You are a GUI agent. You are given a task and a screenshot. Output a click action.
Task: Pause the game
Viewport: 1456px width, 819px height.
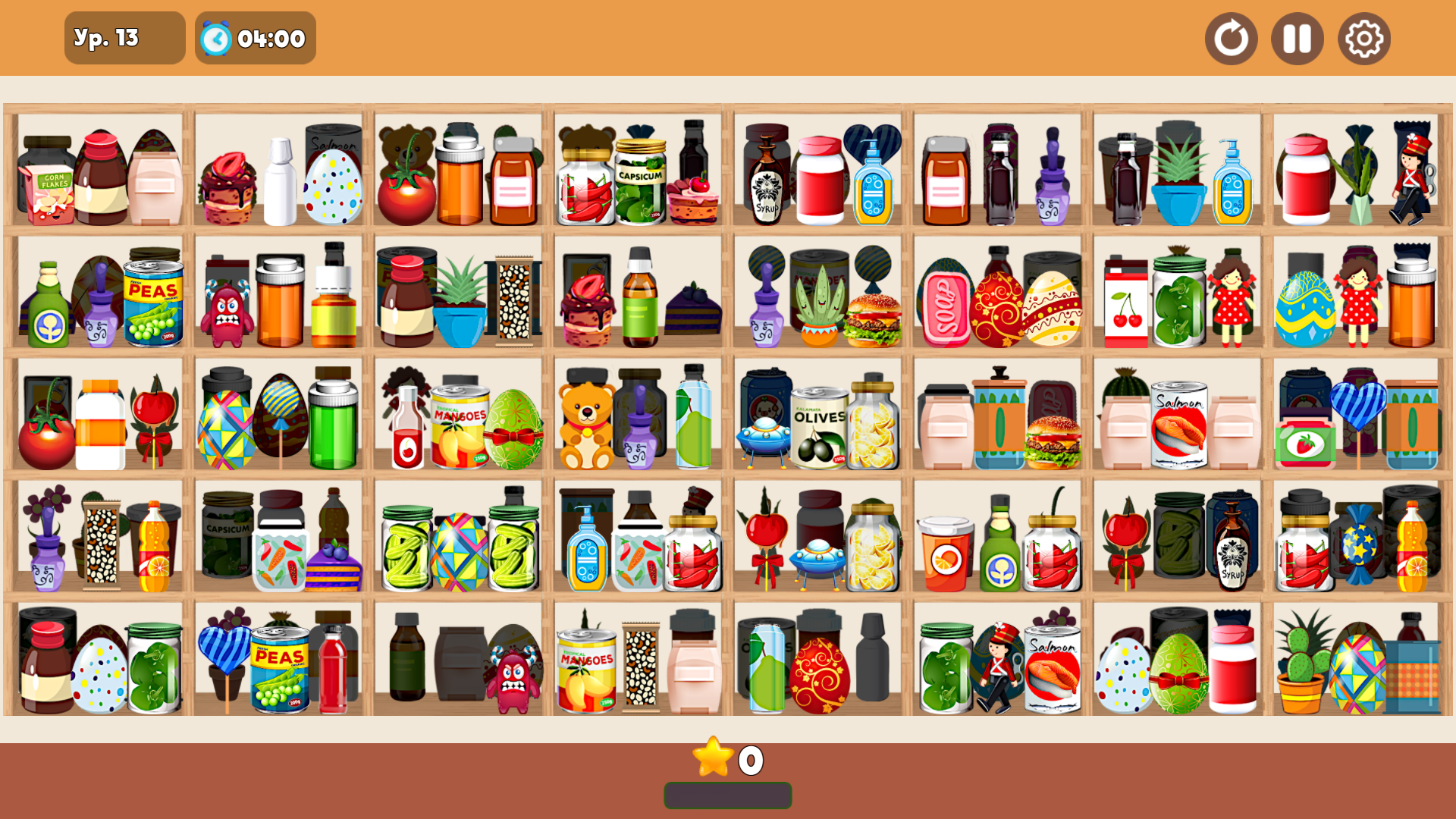coord(1297,38)
